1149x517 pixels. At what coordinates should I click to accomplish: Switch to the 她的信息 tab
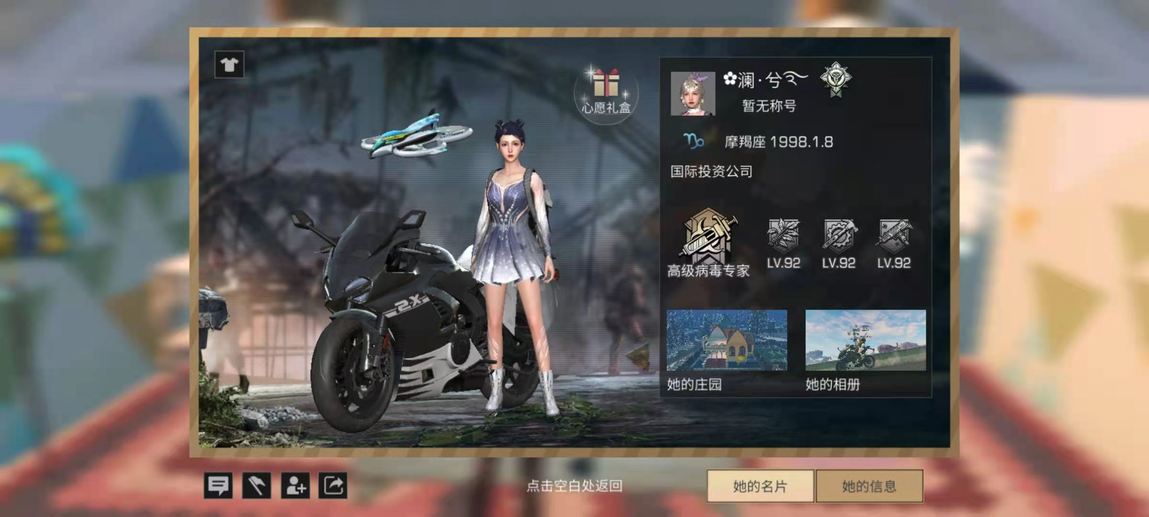point(869,486)
